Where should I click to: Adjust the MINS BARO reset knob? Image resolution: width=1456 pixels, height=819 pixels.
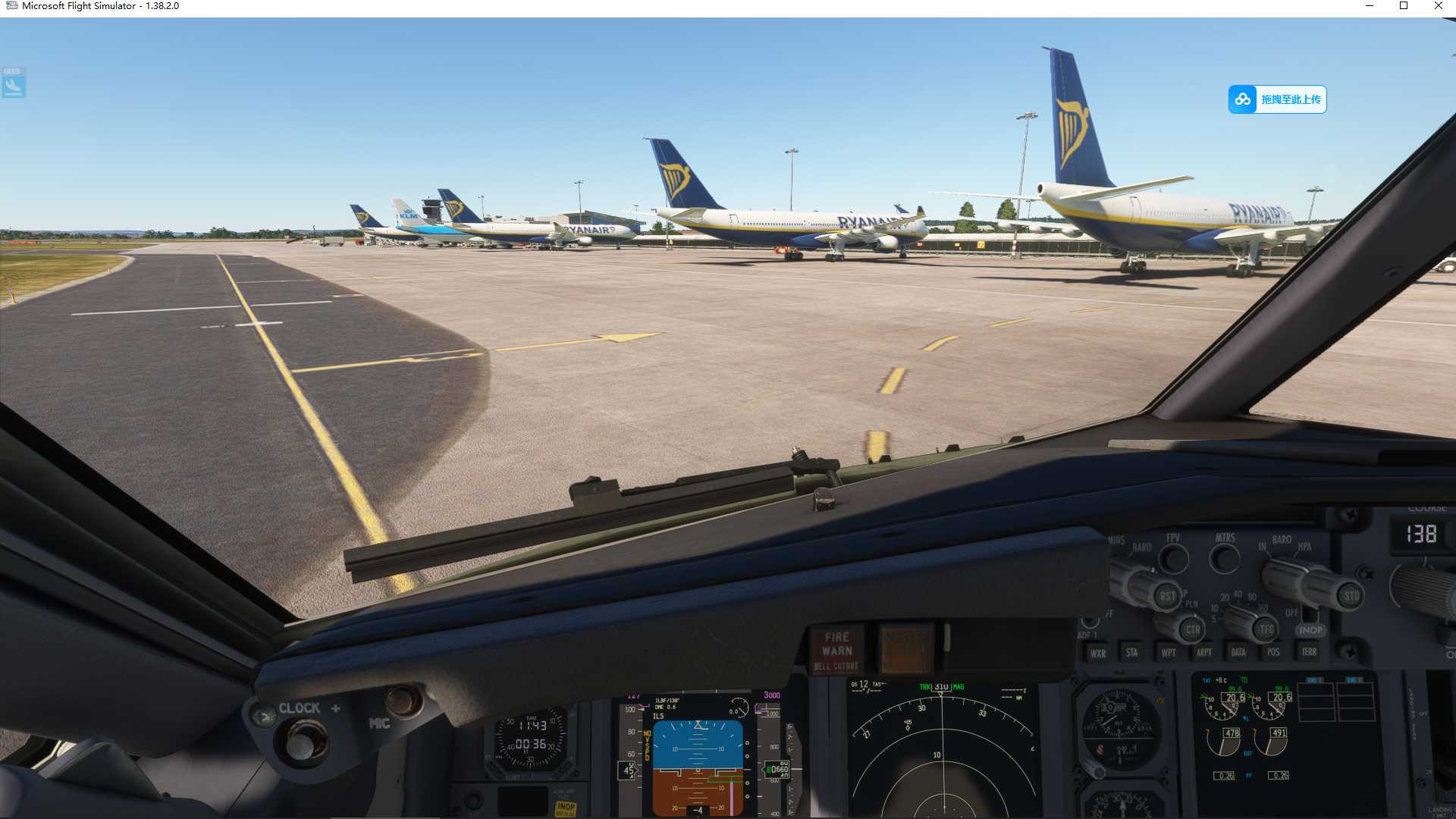pyautogui.click(x=1168, y=597)
